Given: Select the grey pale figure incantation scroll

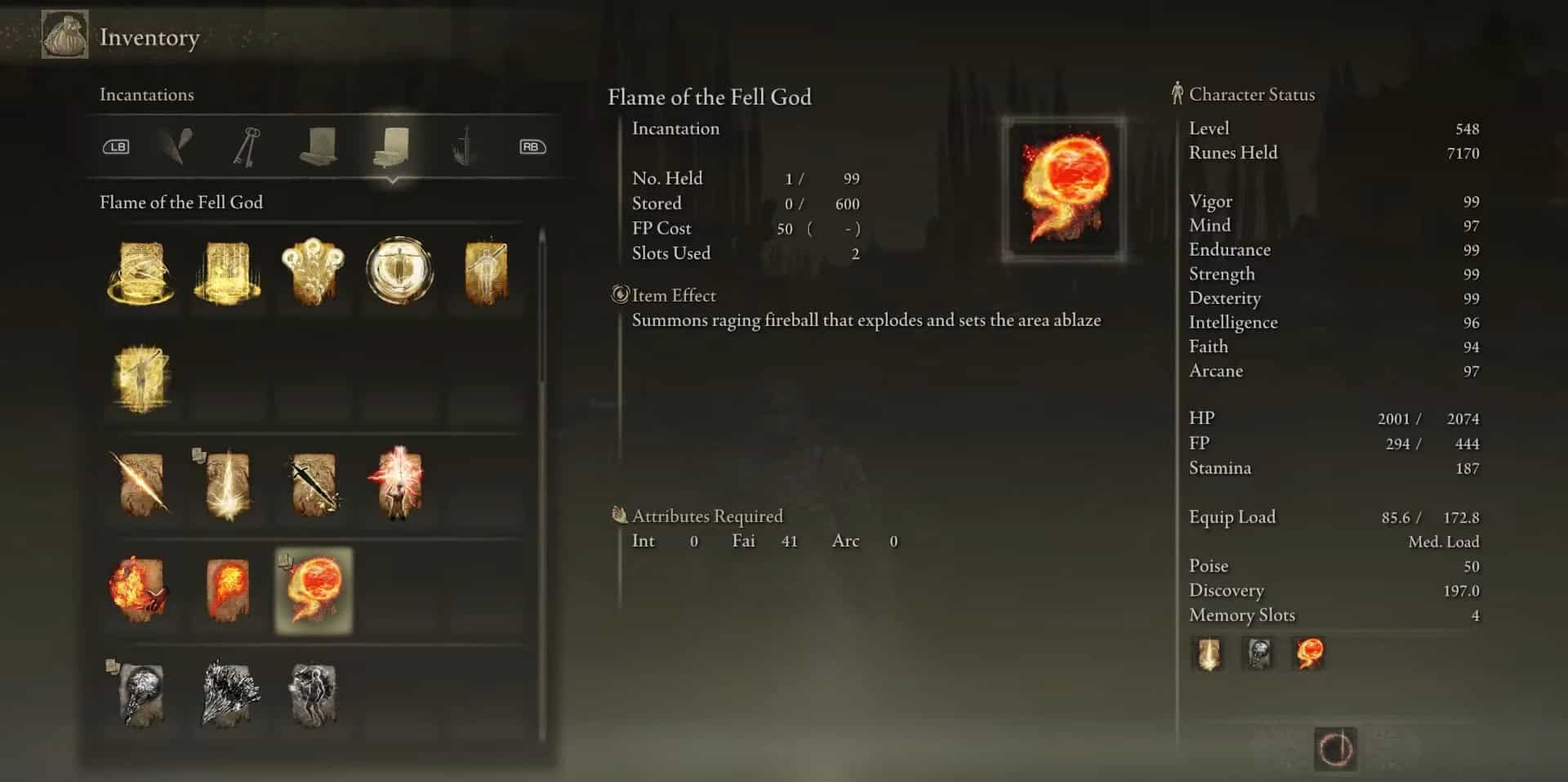Looking at the screenshot, I should point(313,695).
